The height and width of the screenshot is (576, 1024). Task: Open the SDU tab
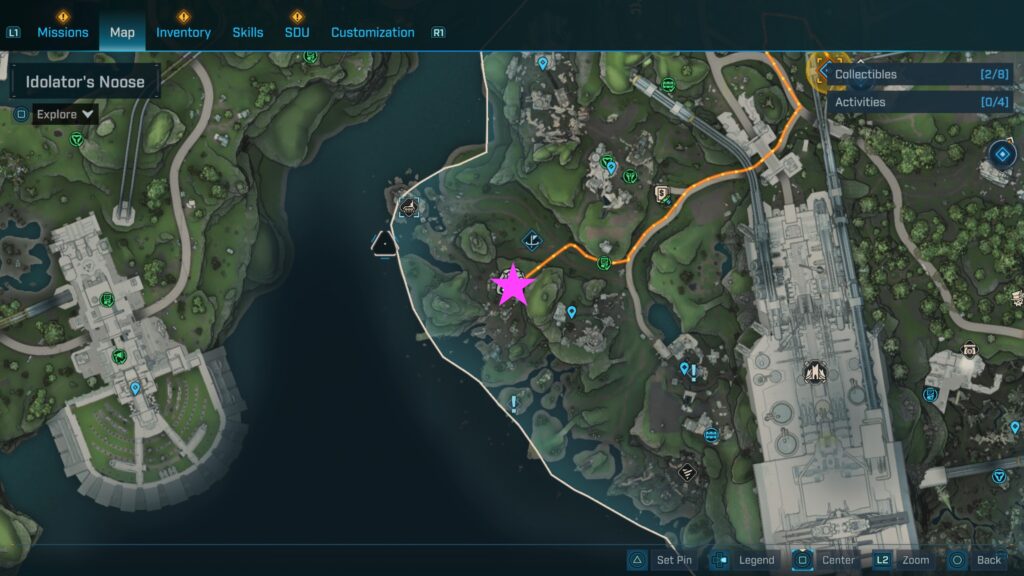[297, 32]
